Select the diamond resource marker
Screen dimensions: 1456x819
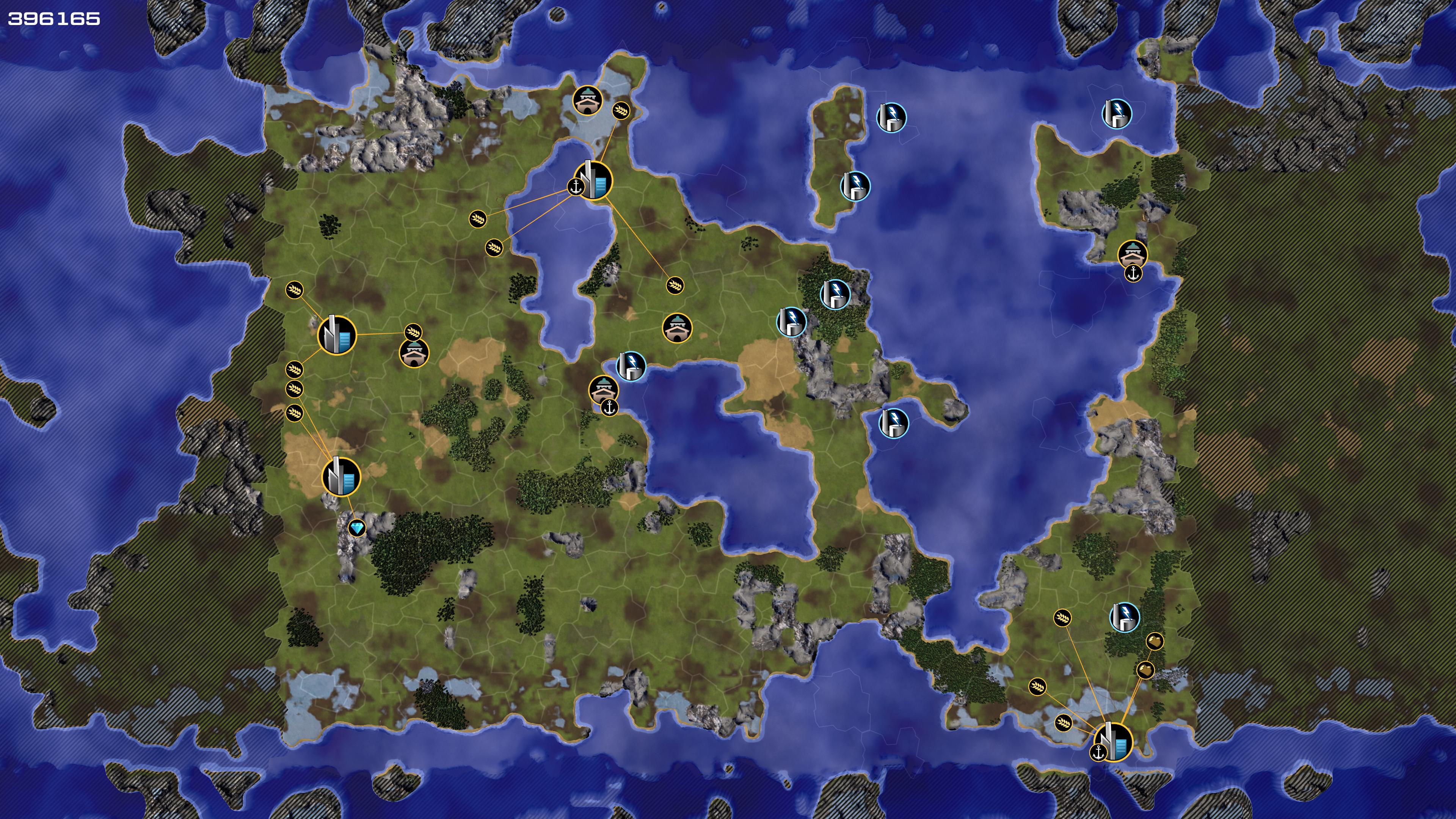357,529
